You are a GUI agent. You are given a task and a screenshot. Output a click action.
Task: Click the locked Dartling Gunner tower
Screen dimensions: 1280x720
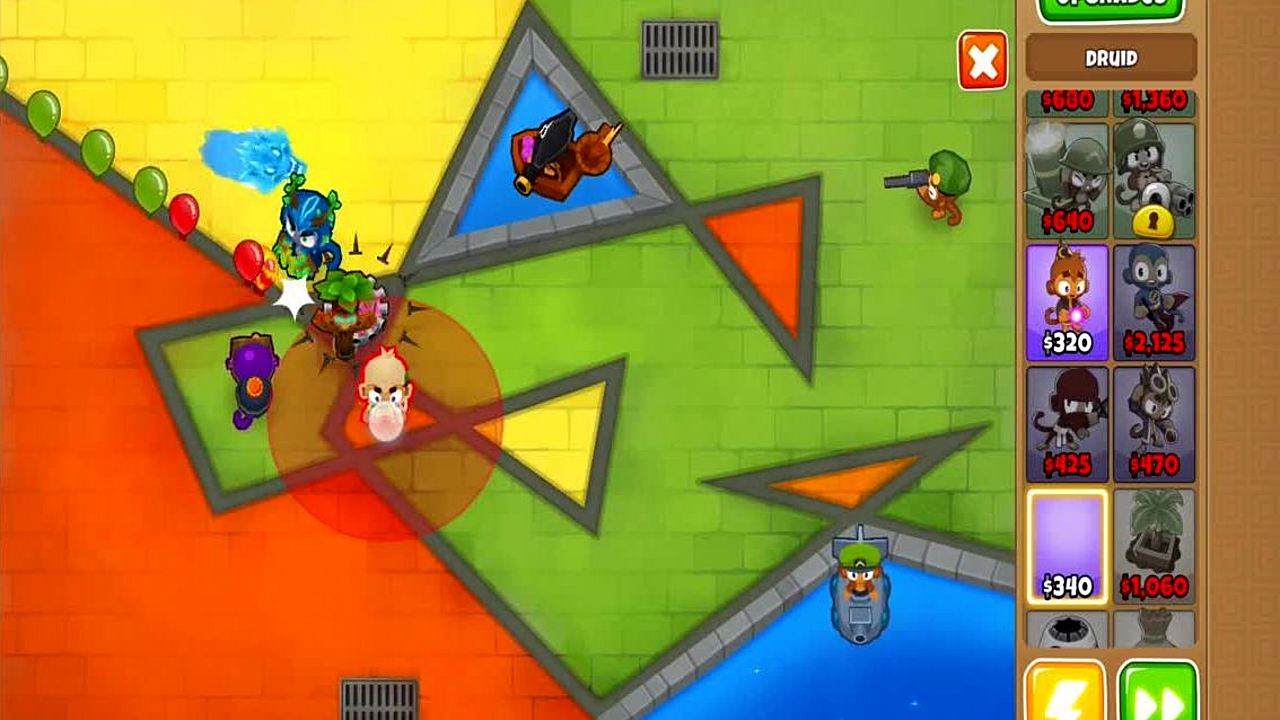point(1154,179)
